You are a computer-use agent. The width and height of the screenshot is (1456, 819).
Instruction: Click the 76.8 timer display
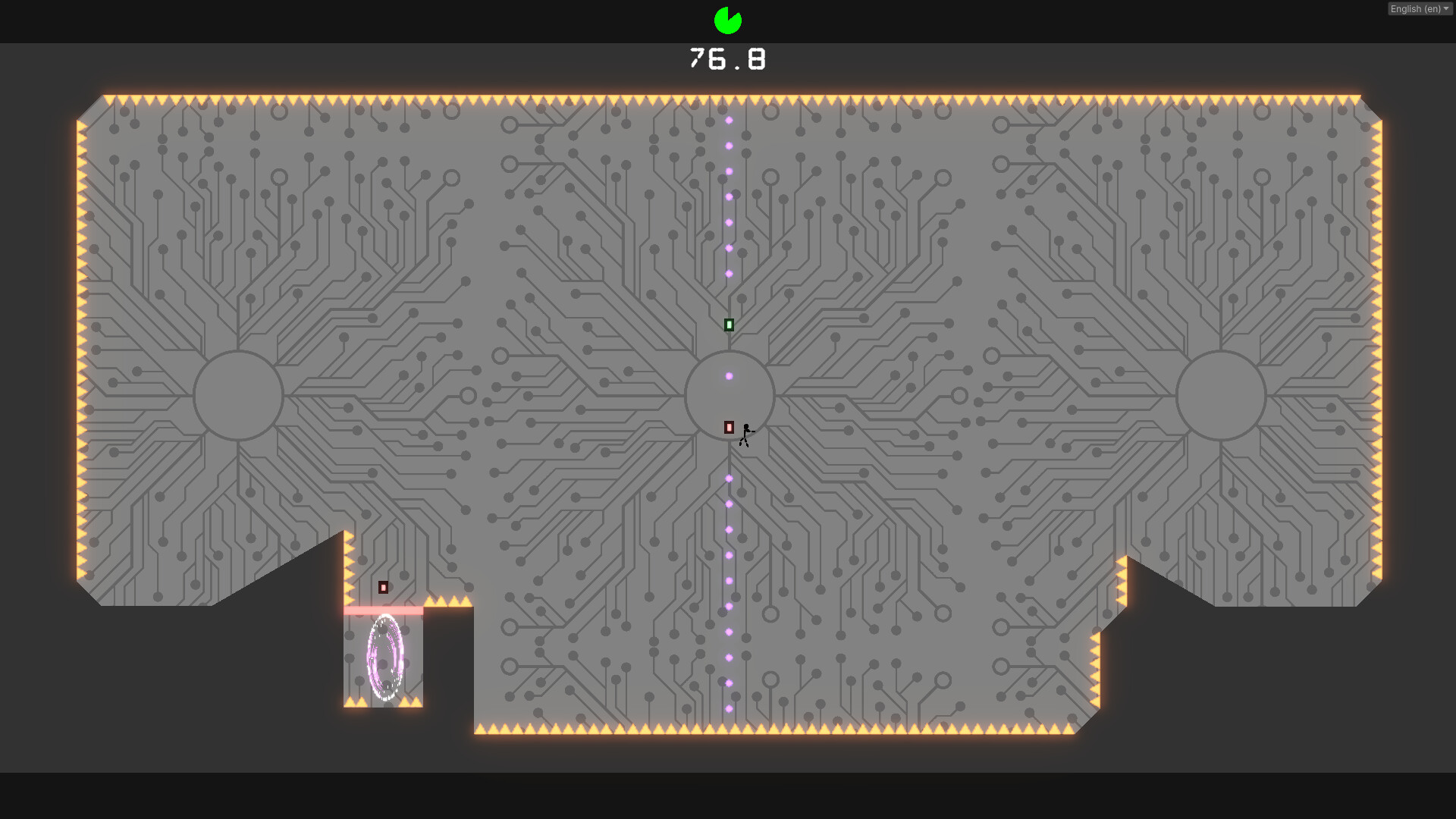(x=726, y=58)
